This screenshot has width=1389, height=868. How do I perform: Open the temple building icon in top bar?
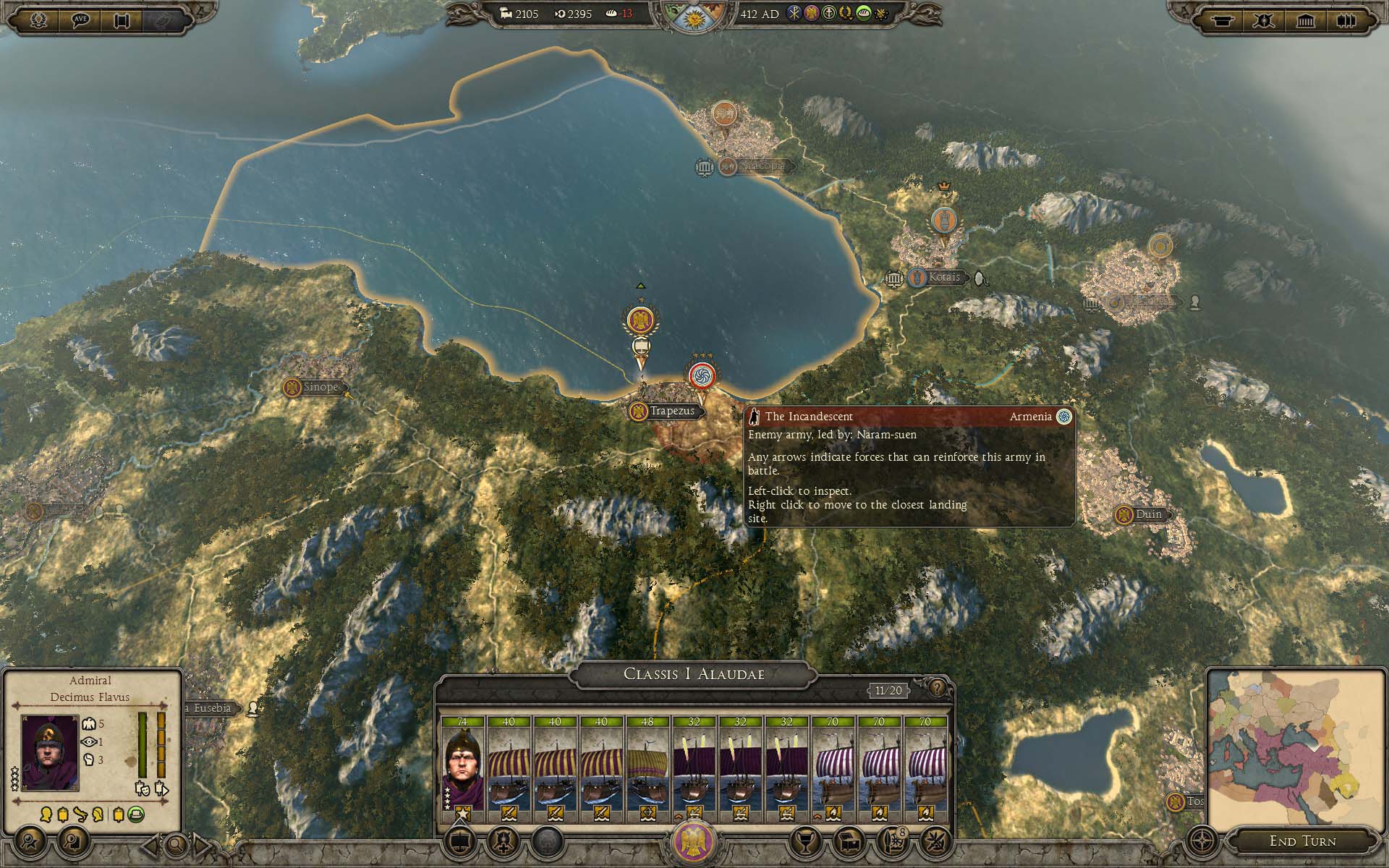click(1306, 20)
